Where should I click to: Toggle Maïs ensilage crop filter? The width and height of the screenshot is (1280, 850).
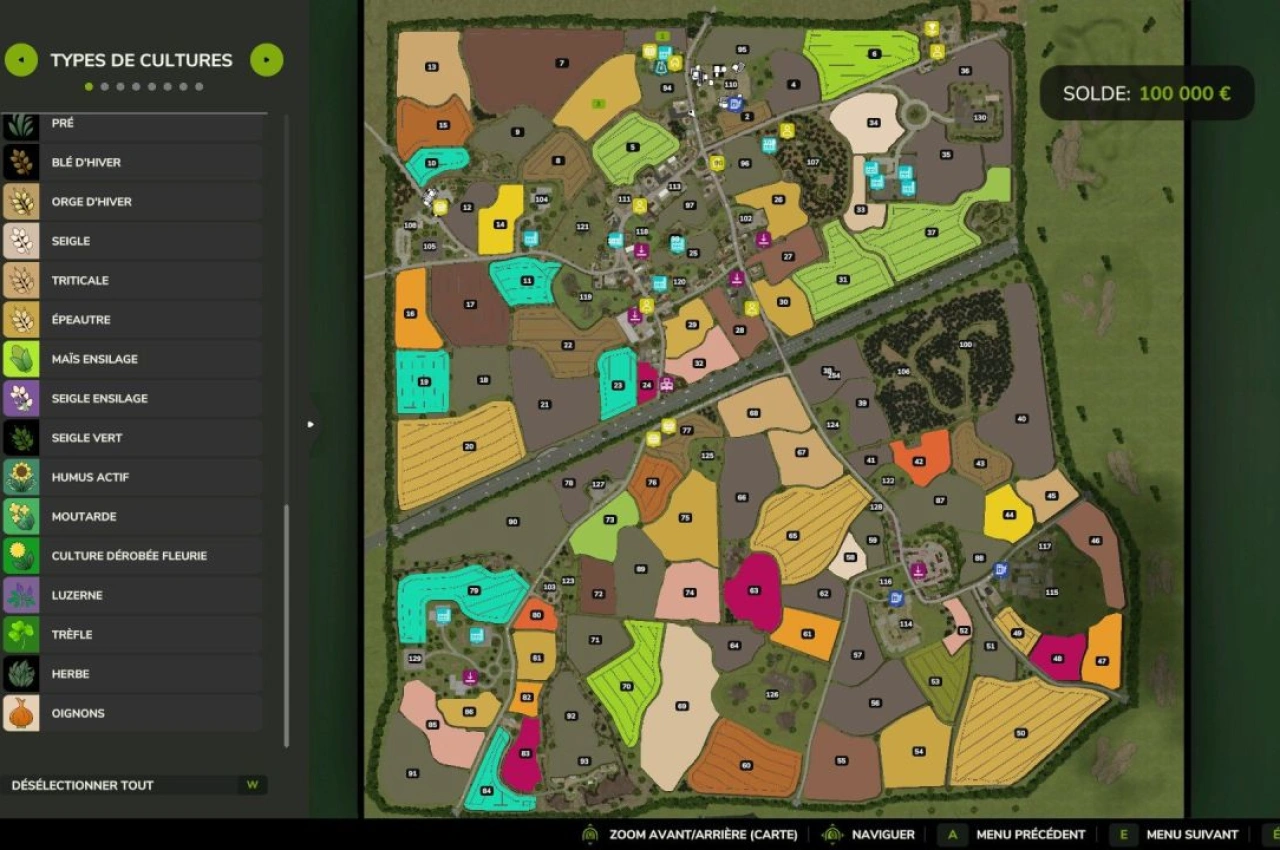click(x=132, y=359)
